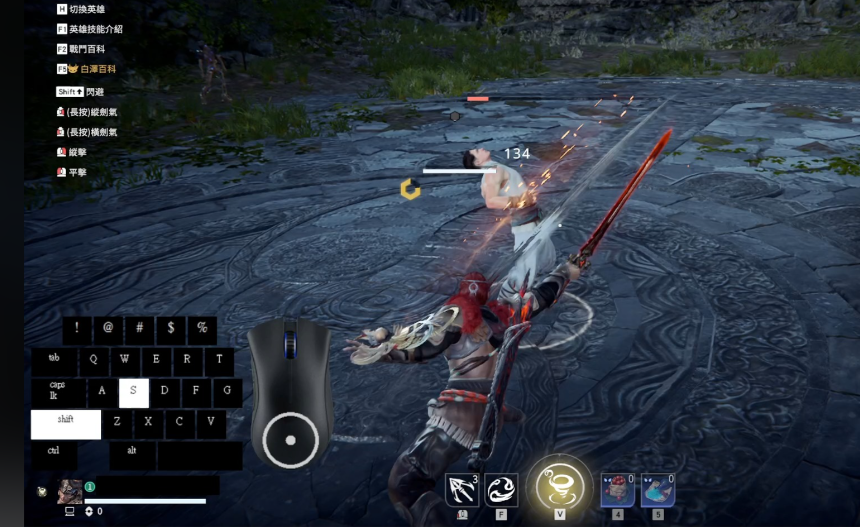Activate the grappling hook ability icon
The height and width of the screenshot is (527, 860).
(462, 490)
